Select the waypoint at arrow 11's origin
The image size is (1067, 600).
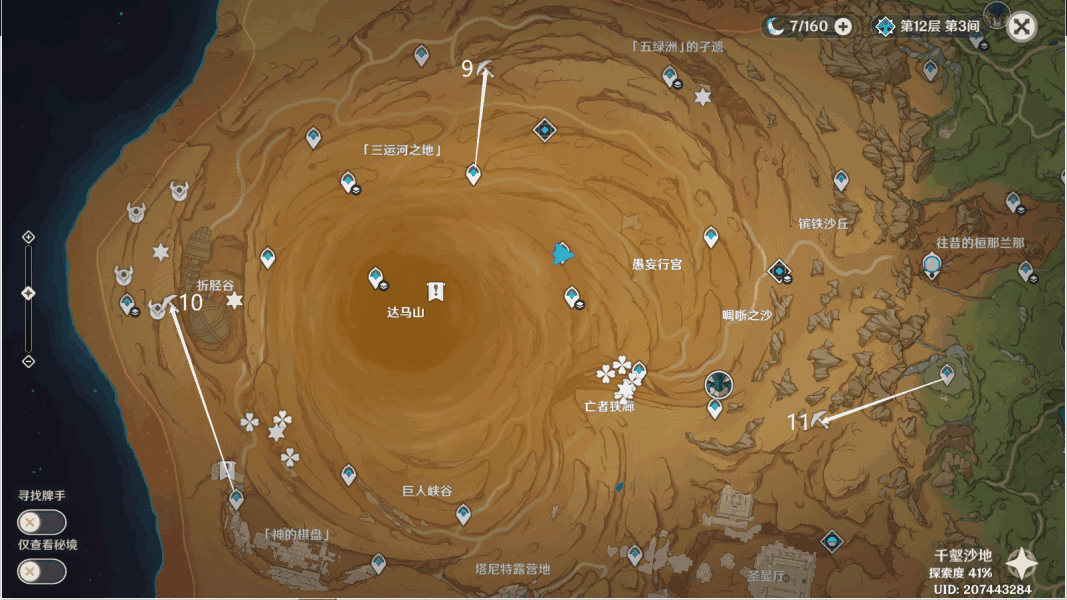947,374
